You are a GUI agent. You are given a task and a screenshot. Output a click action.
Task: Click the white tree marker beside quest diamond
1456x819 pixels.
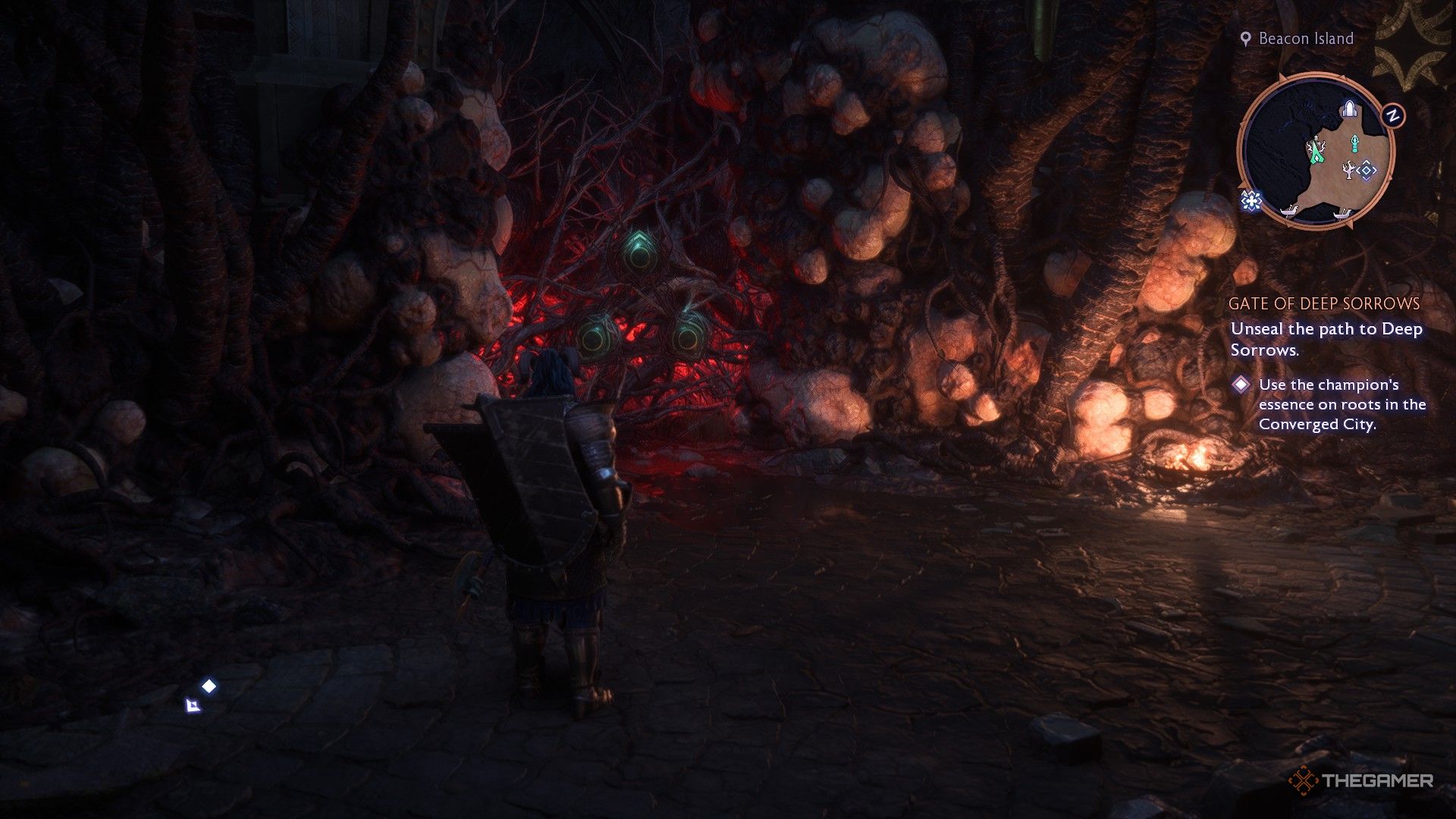(x=1348, y=171)
